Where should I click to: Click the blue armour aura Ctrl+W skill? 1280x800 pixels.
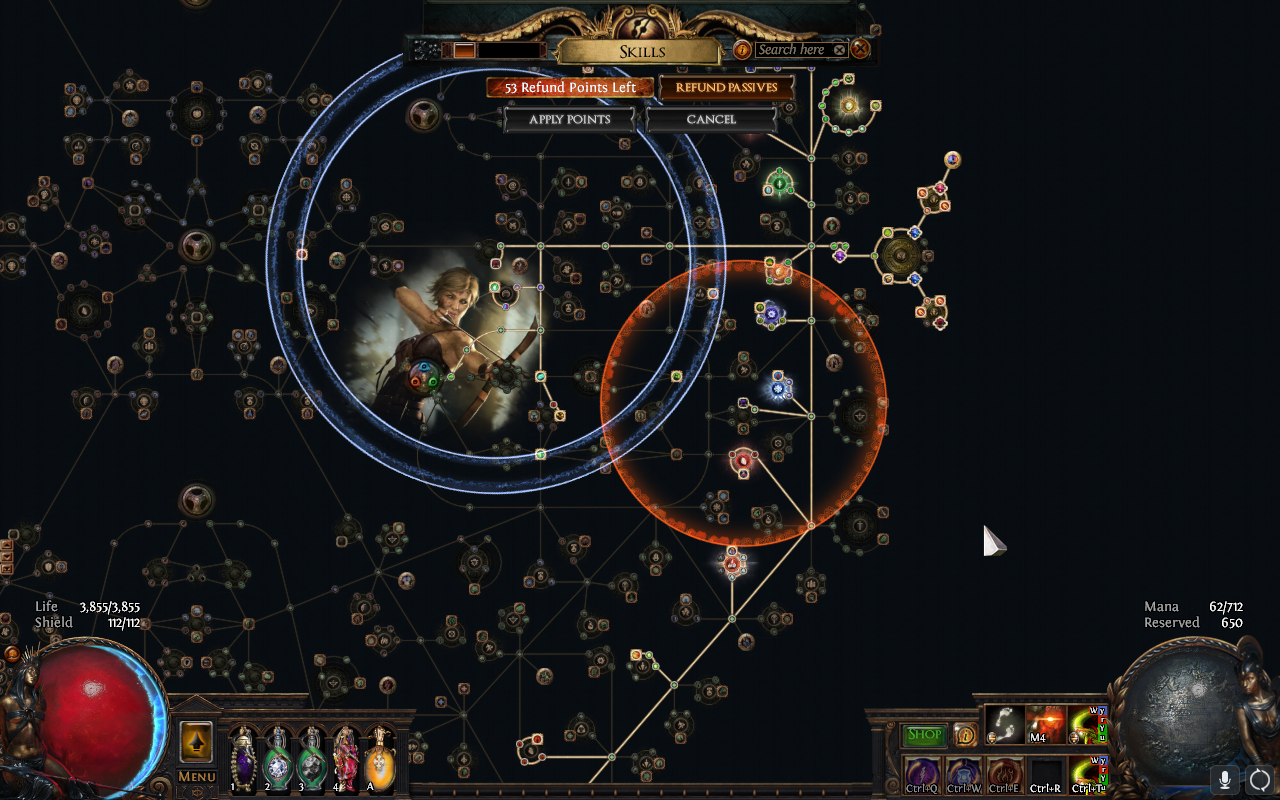pyautogui.click(x=964, y=773)
